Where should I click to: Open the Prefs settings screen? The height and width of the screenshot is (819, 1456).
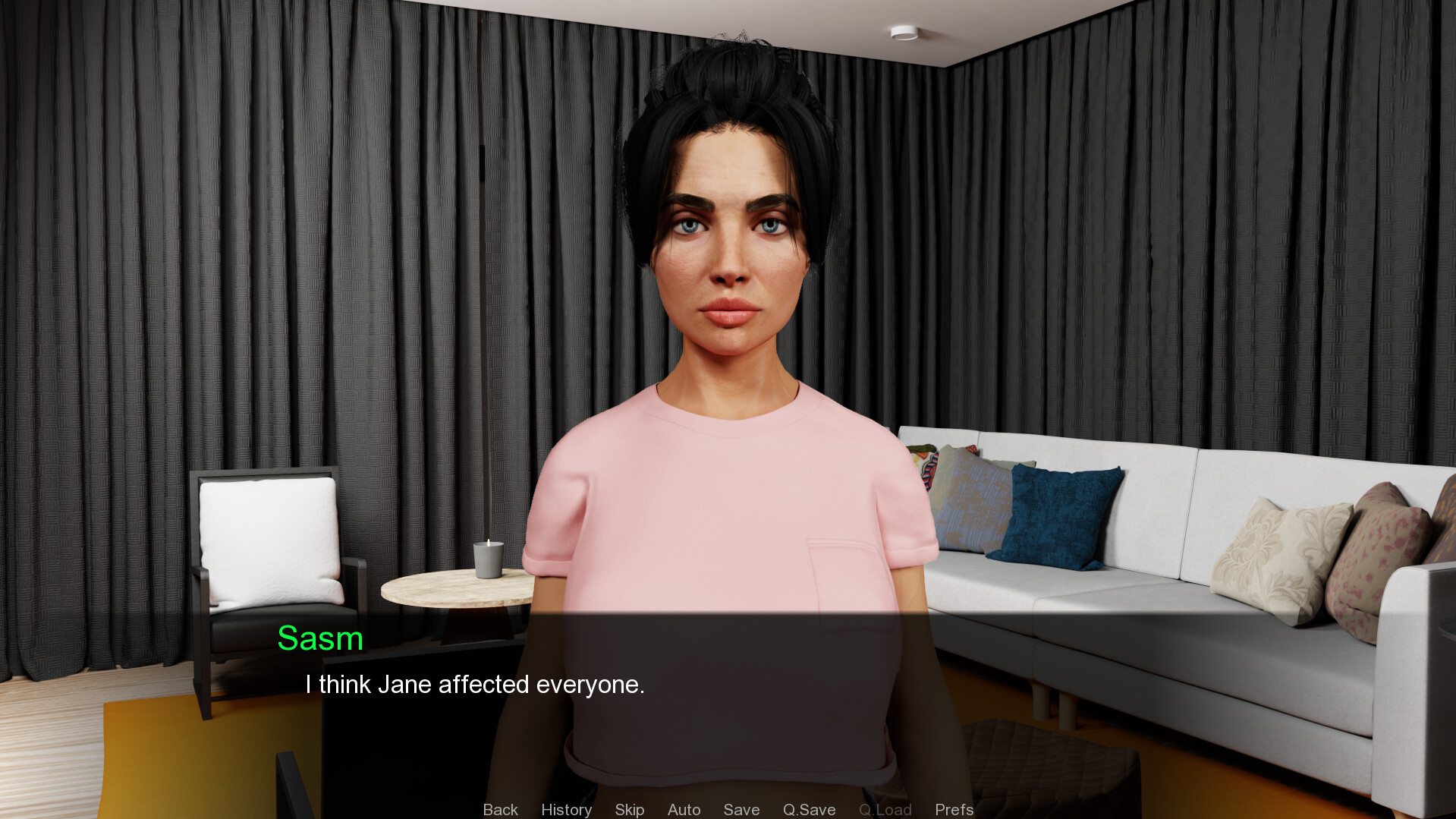[x=954, y=809]
